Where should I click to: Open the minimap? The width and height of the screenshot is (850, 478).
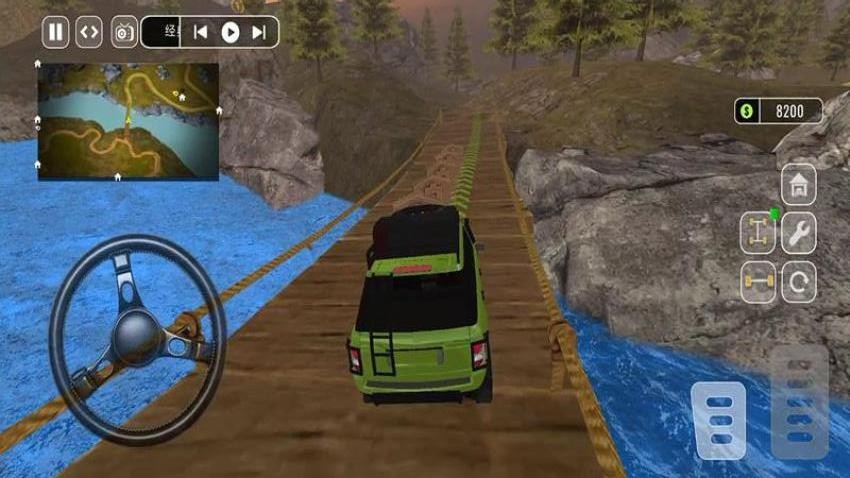(x=128, y=122)
